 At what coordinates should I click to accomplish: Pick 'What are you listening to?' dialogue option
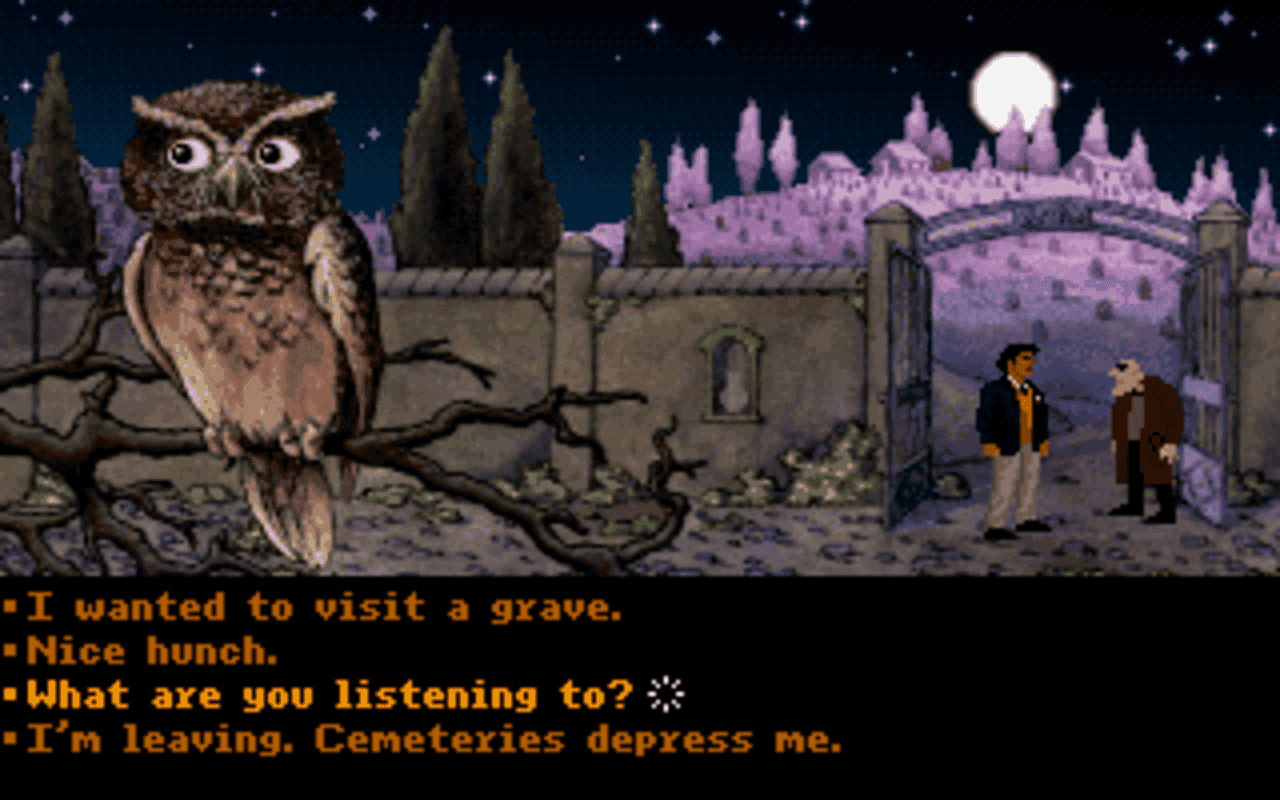320,693
